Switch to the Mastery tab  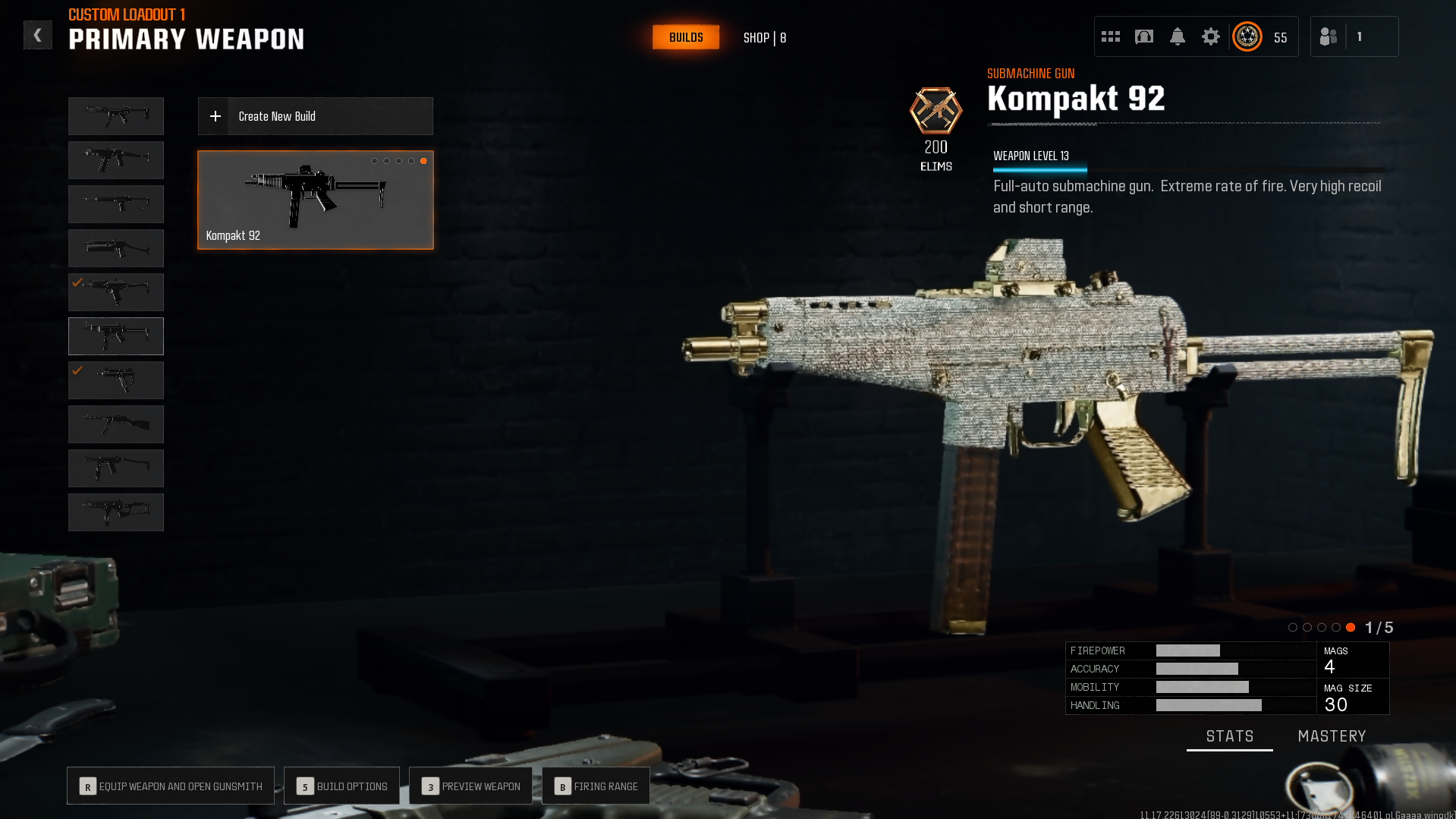(x=1332, y=736)
